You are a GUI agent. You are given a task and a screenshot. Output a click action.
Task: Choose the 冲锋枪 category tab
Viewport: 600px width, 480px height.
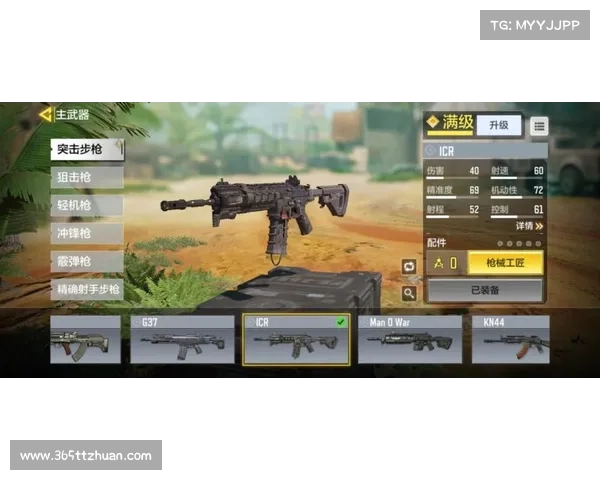click(x=87, y=233)
